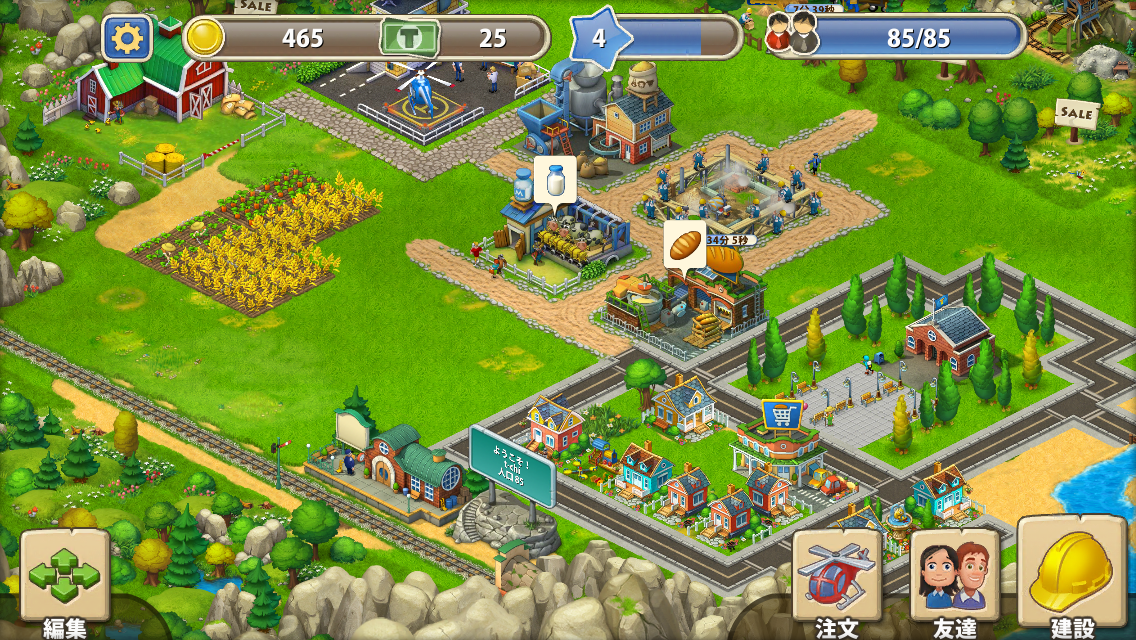The width and height of the screenshot is (1136, 640).
Task: Tap the 編集 edit mode button
Action: point(65,576)
